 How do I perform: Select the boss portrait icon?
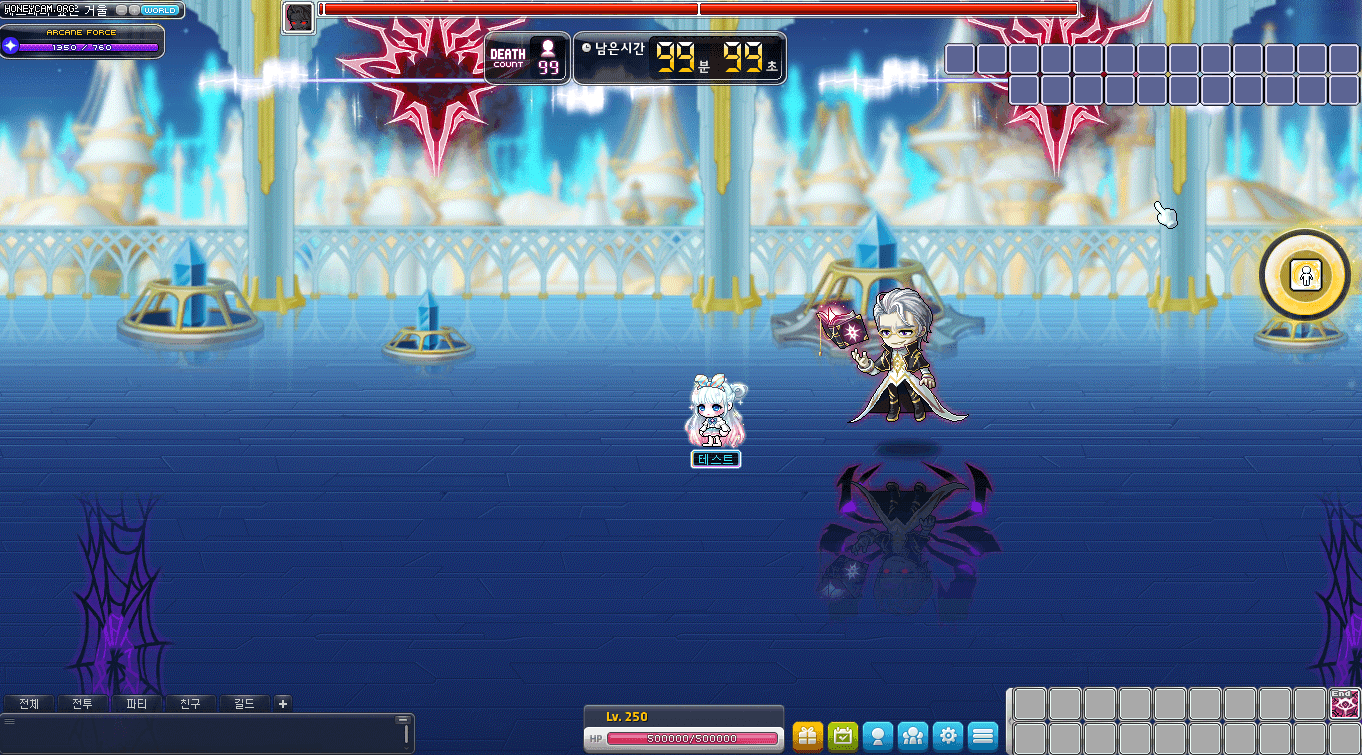298,17
